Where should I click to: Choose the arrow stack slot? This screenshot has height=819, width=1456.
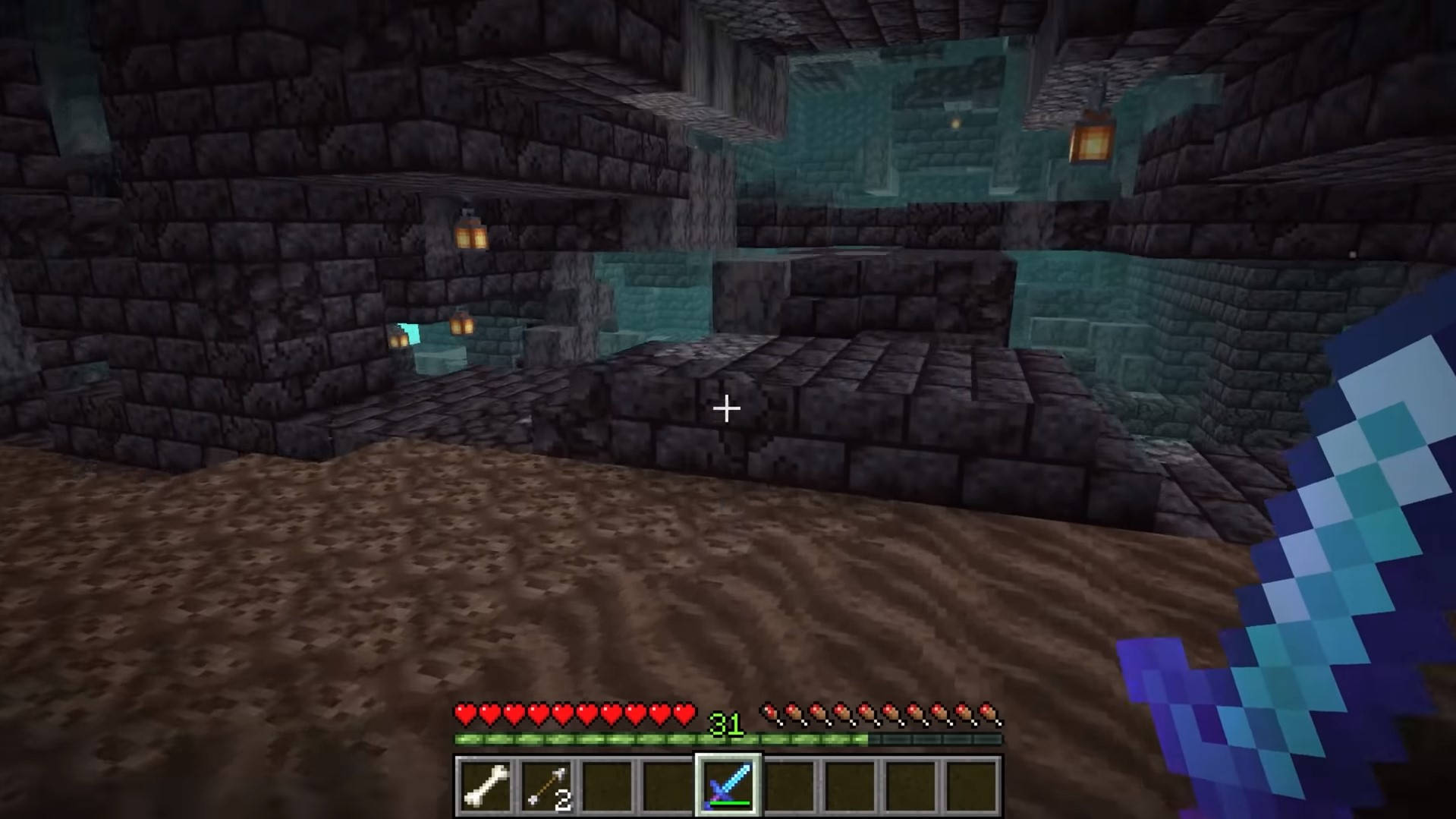coord(546,786)
